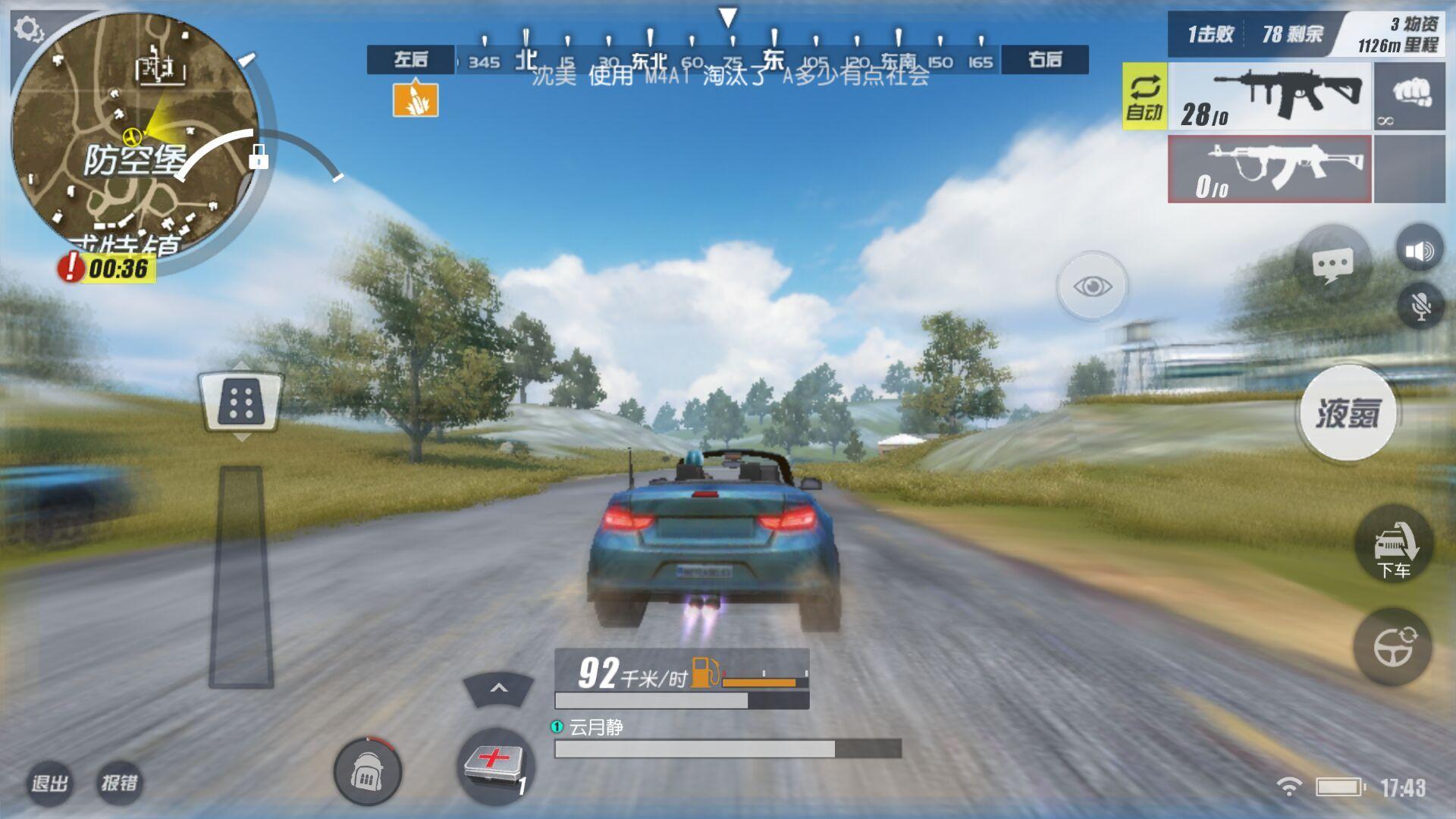Expand the healing items arrow above medkit
The height and width of the screenshot is (819, 1456).
pyautogui.click(x=498, y=689)
